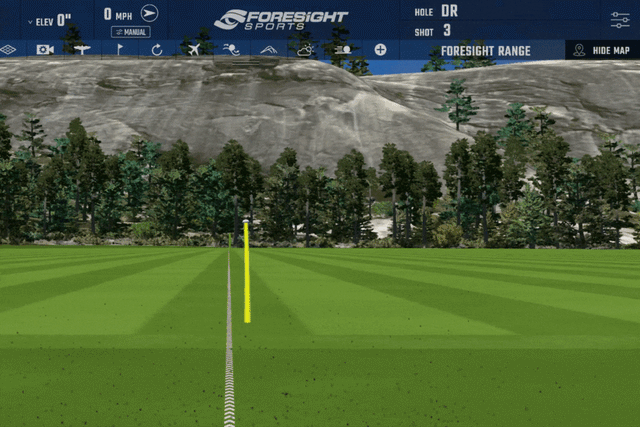Screen dimensions: 640x427
Task: Click the layered grid icon
Action: 9,49
